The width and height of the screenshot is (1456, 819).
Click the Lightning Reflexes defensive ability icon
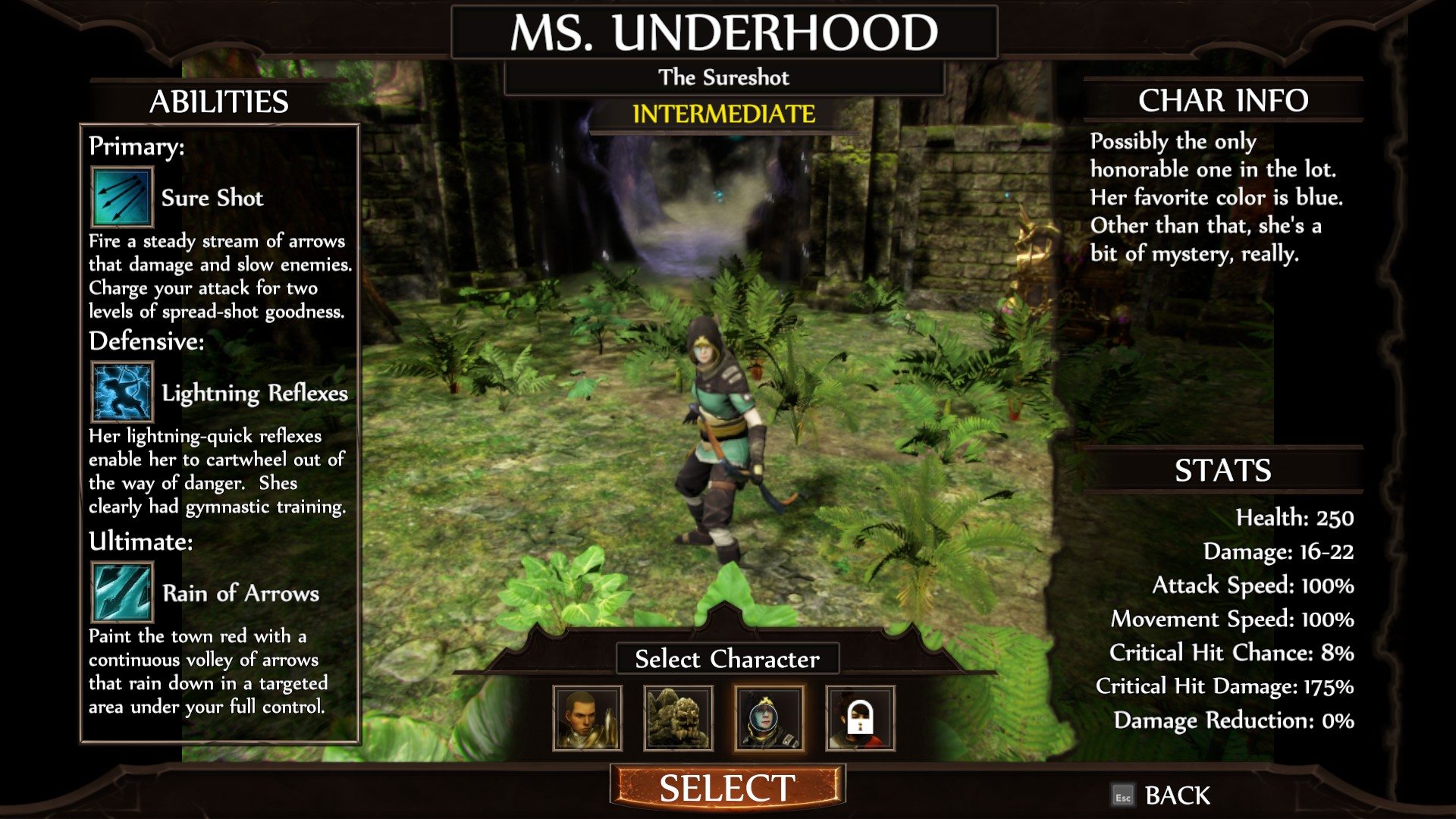pyautogui.click(x=122, y=392)
